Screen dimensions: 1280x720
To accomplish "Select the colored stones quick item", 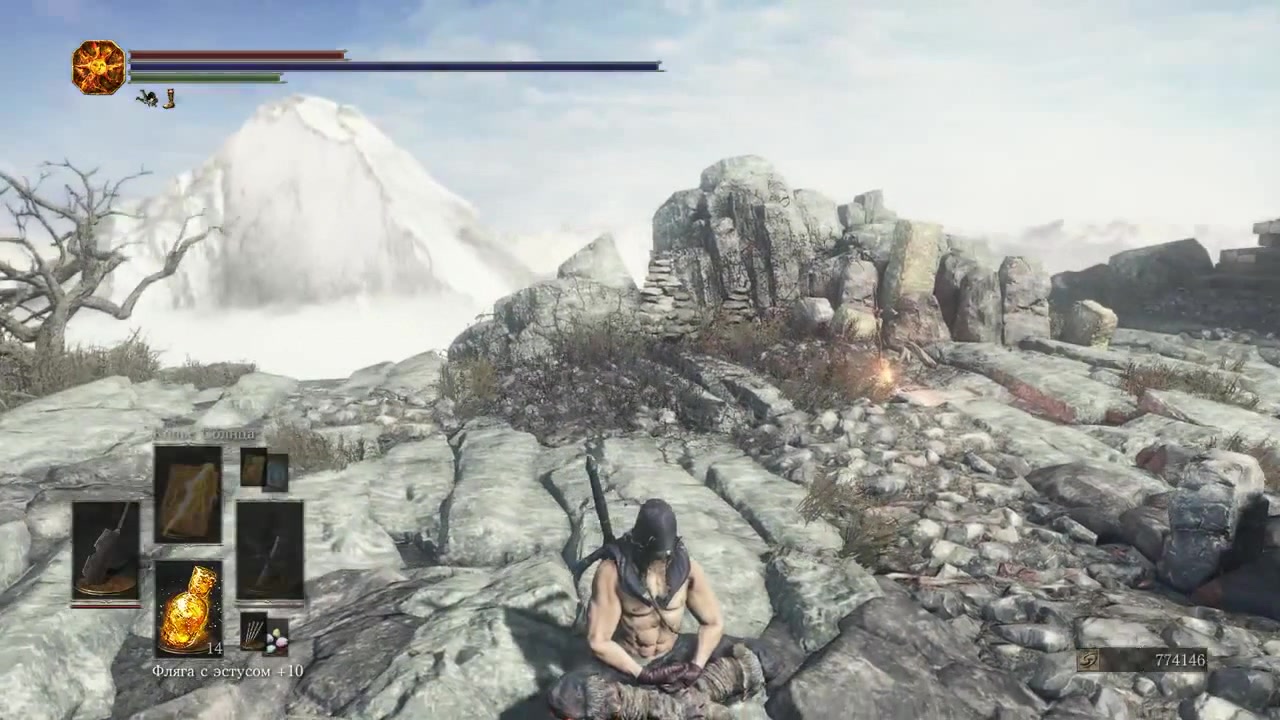I will 276,639.
